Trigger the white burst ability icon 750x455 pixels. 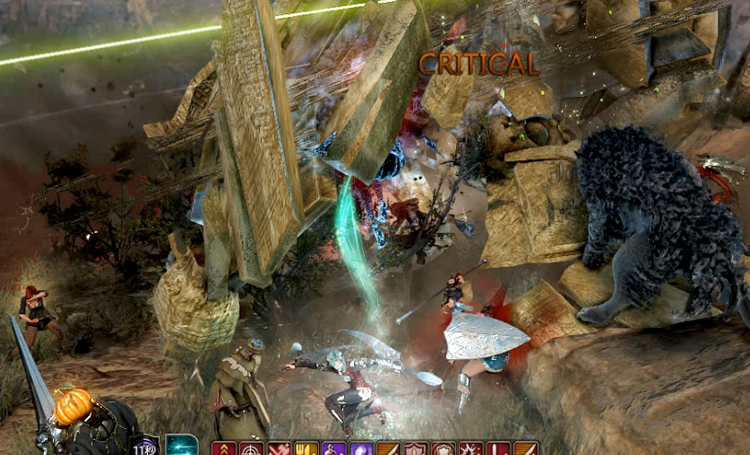[470, 448]
